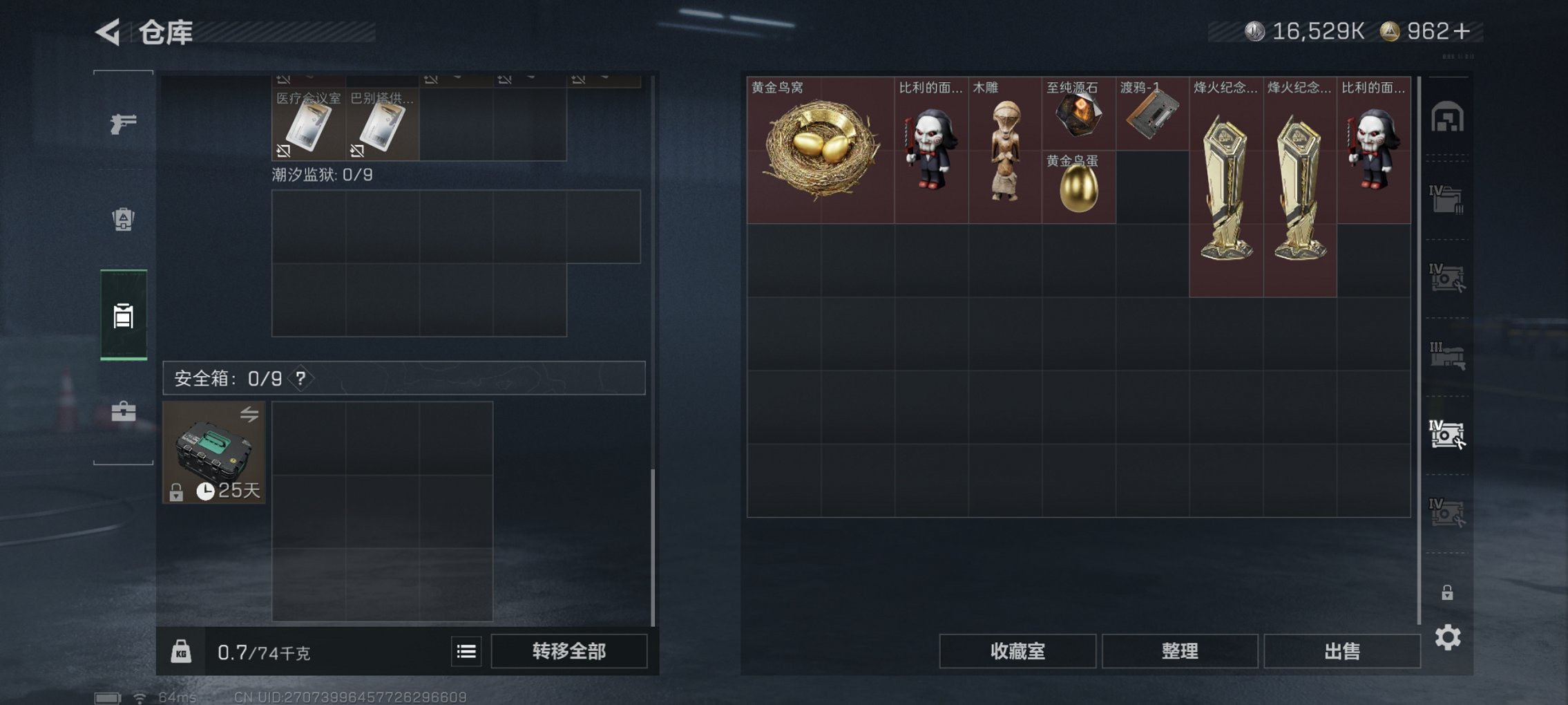Image resolution: width=1568 pixels, height=705 pixels.
Task: Select the tier III weapon case icon
Action: point(1448,354)
